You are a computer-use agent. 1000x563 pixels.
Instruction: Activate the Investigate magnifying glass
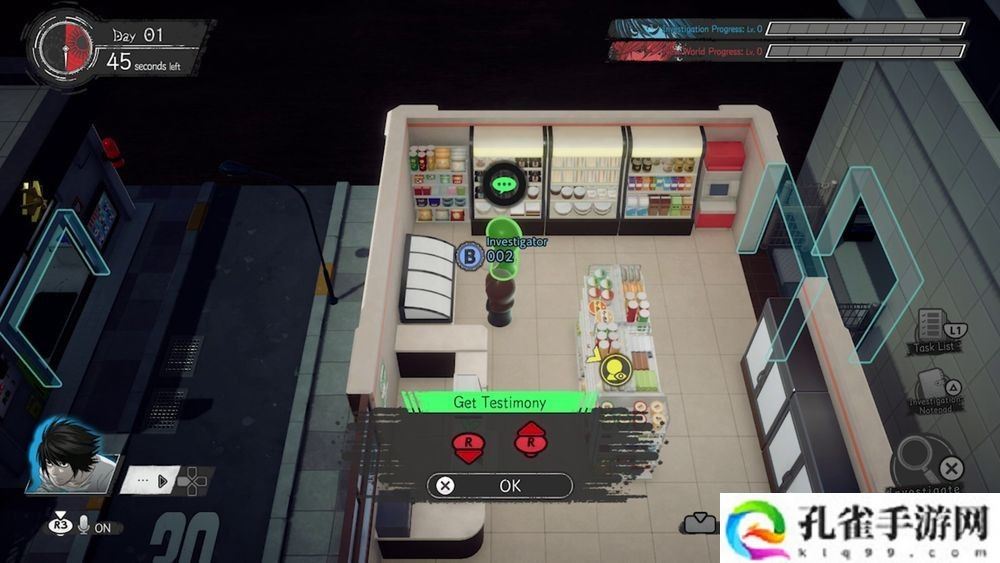(x=927, y=462)
